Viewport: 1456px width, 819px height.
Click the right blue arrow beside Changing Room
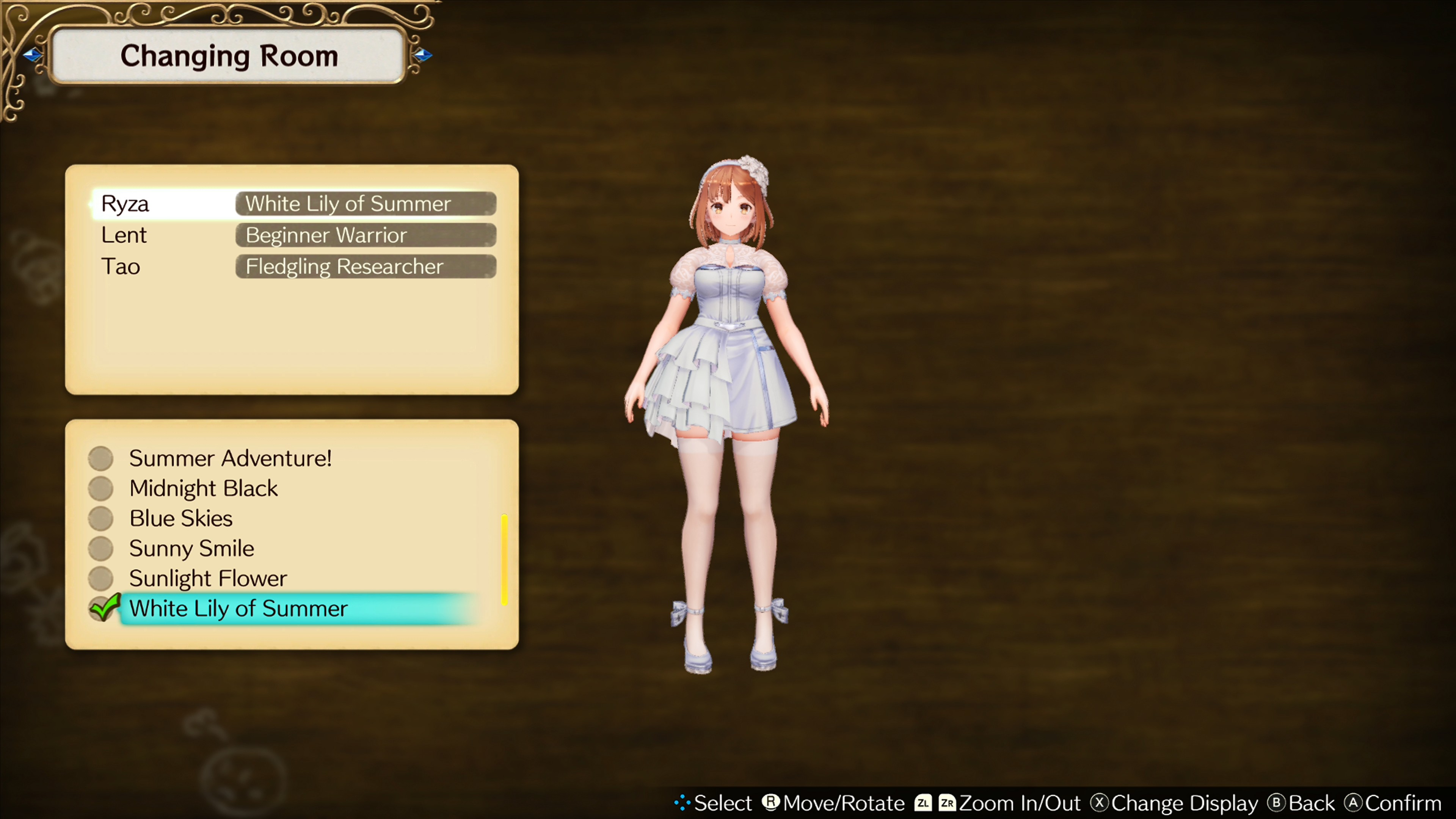click(423, 55)
